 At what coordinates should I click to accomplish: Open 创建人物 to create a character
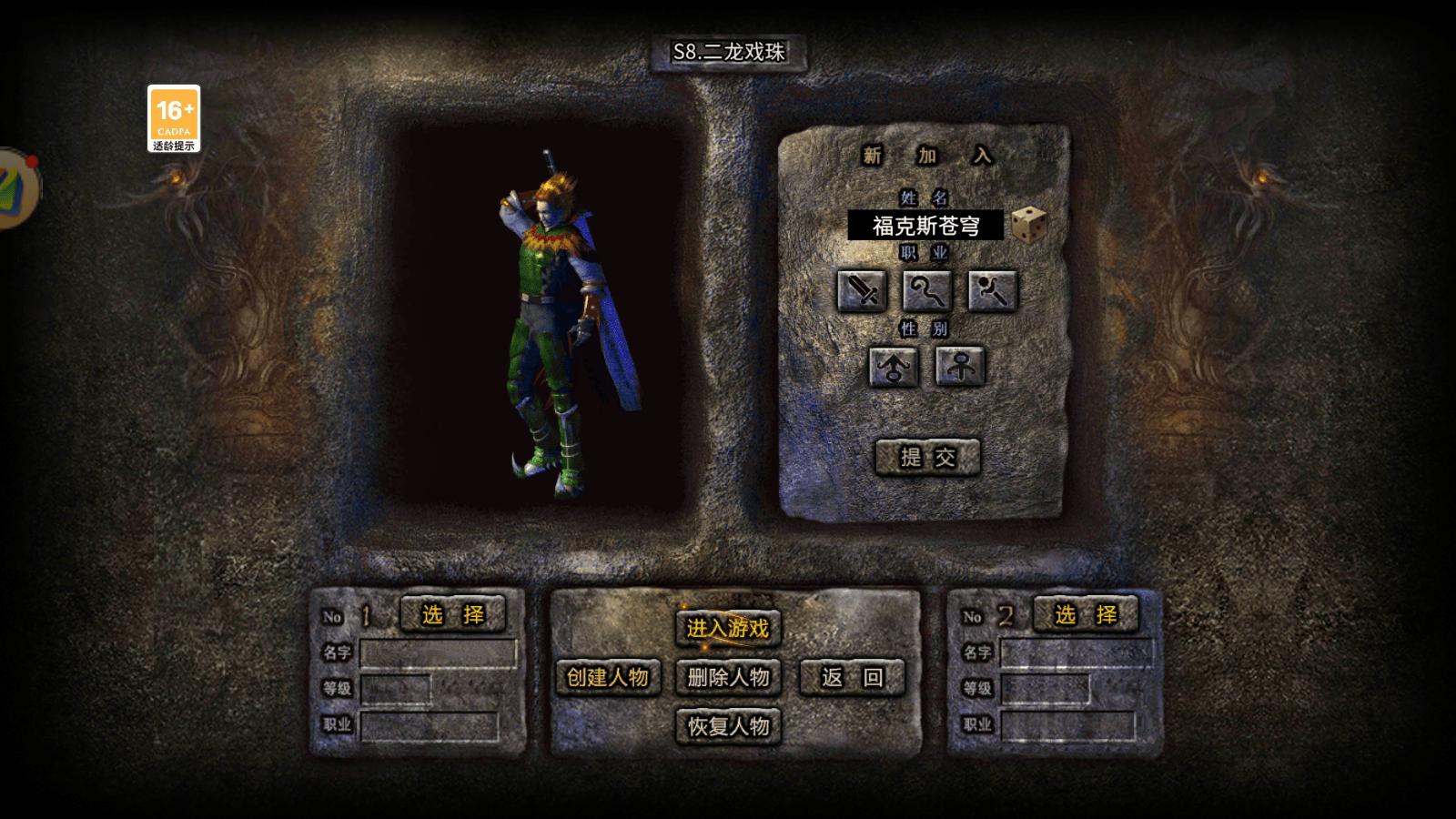(607, 677)
